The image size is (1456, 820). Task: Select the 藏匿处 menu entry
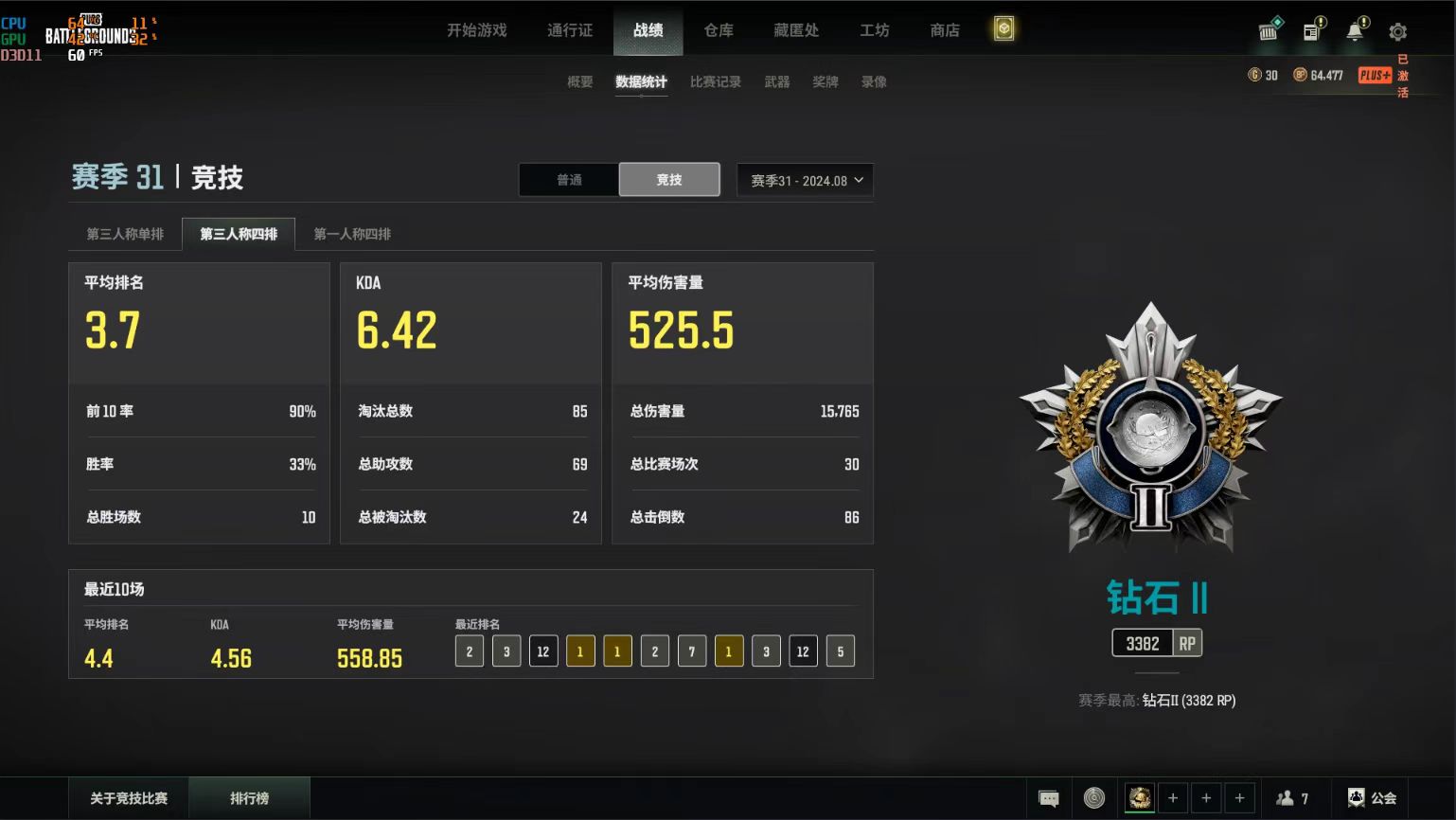795,30
